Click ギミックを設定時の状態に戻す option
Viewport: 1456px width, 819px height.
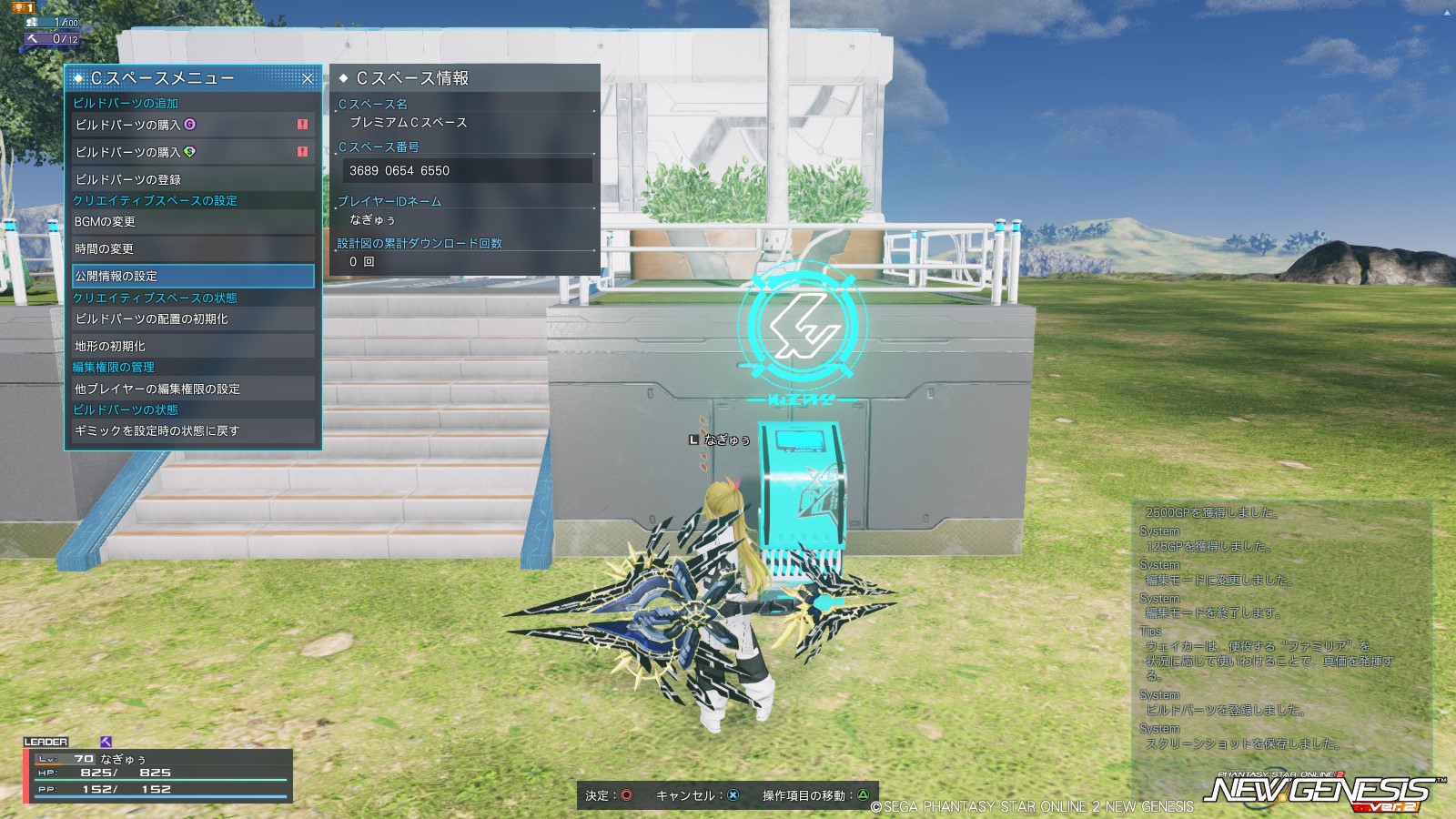(191, 431)
